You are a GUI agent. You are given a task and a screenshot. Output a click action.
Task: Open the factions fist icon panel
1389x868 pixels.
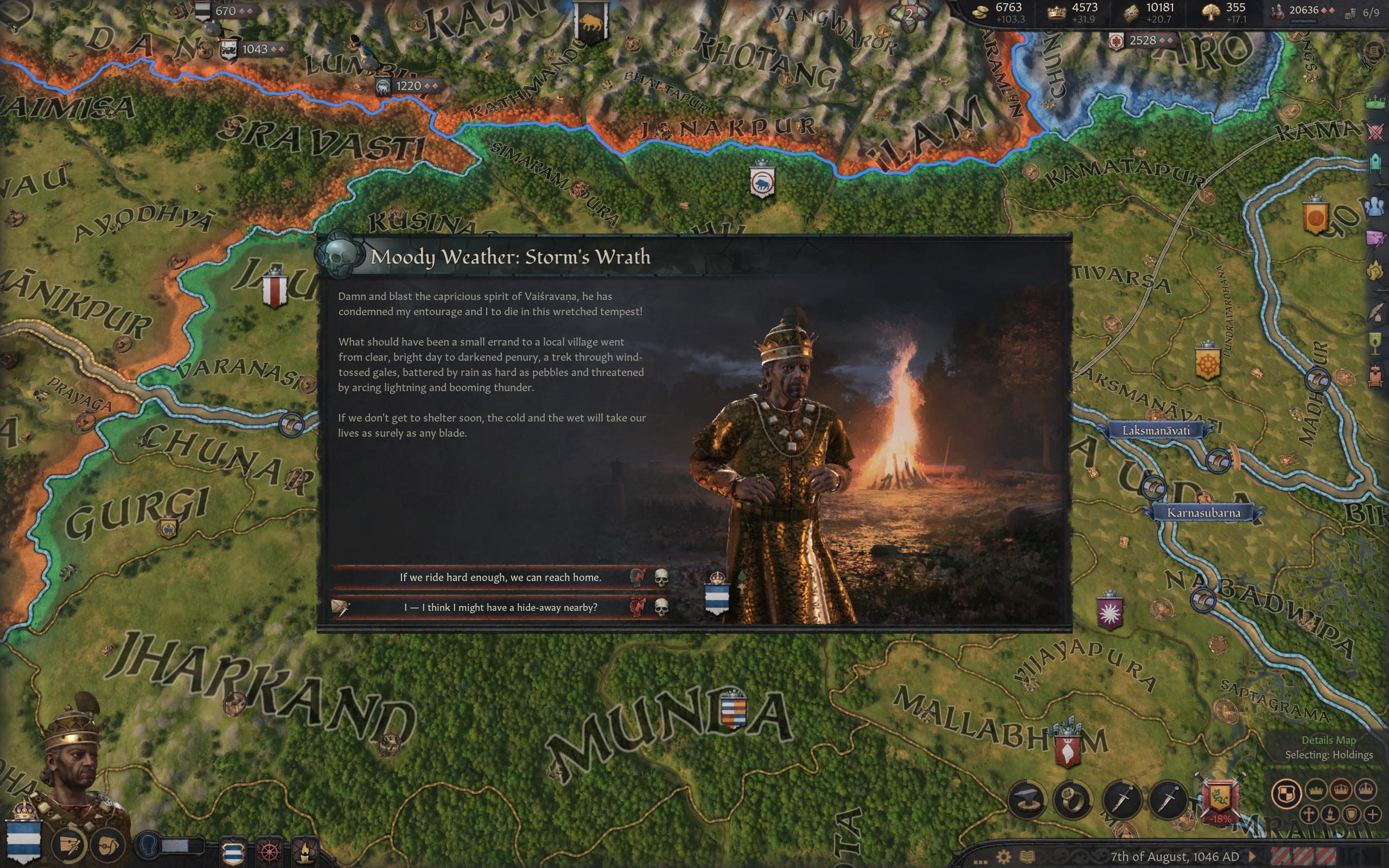tap(1375, 269)
